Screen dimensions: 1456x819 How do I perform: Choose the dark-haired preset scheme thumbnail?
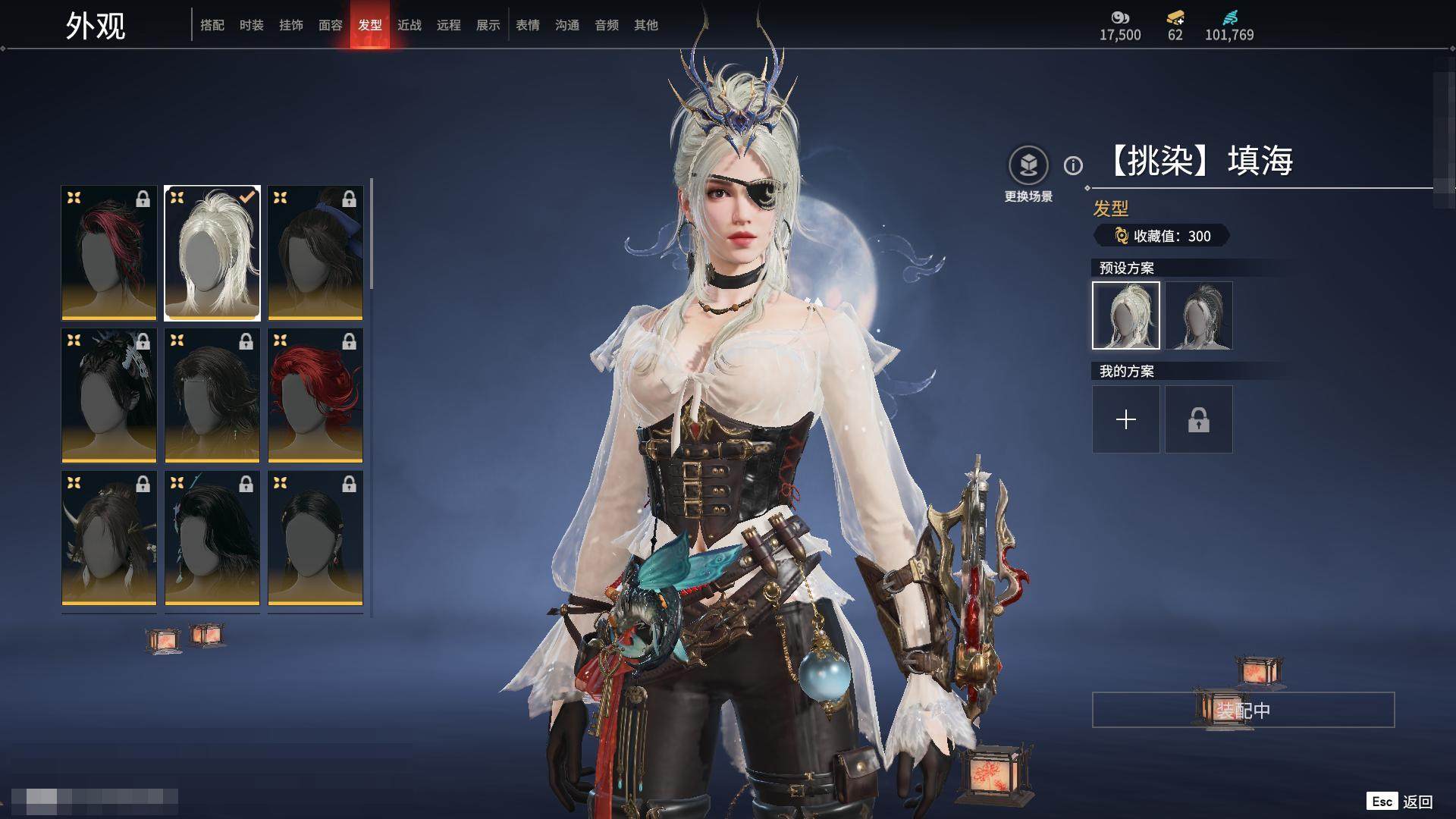point(1199,315)
